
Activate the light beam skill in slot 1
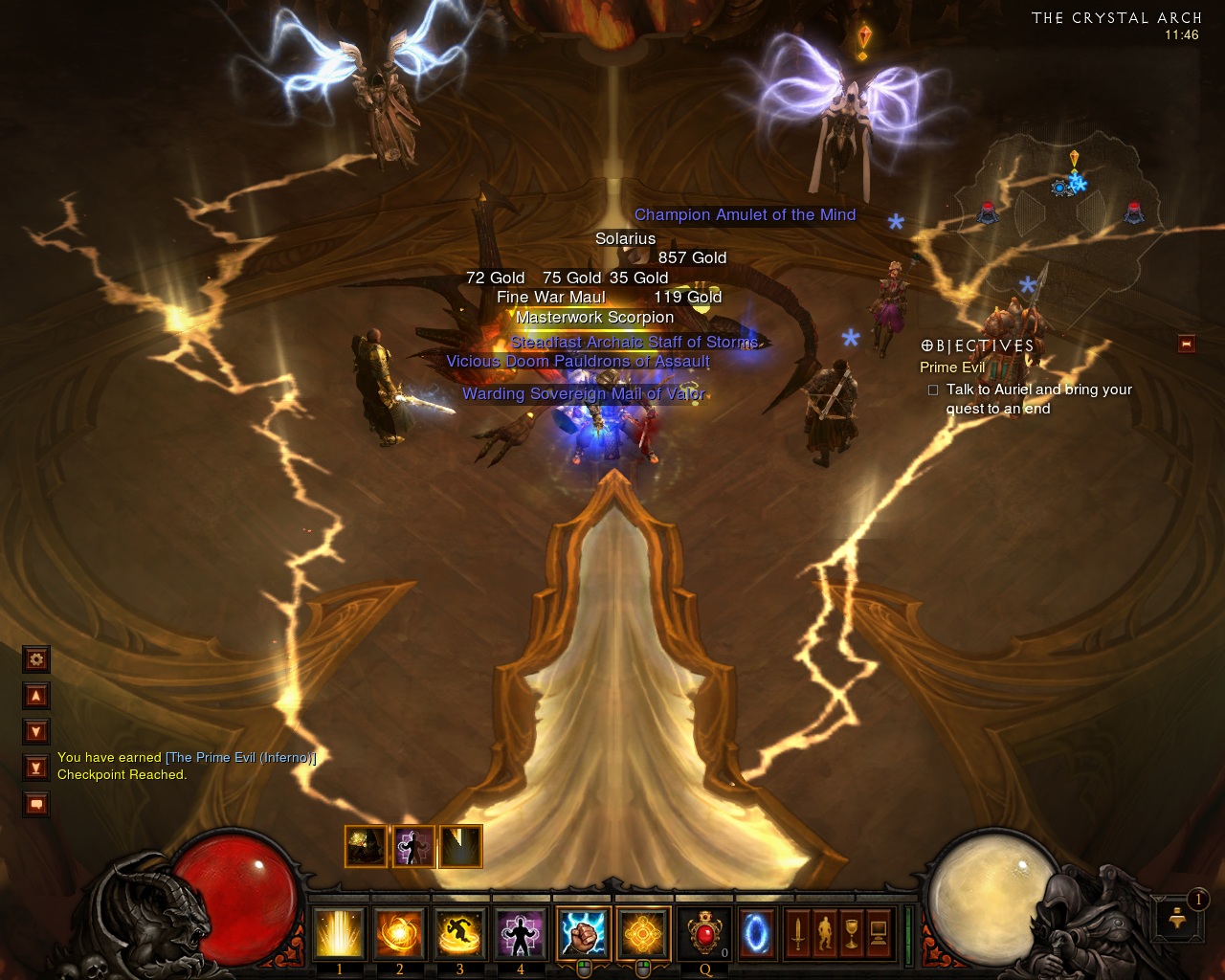pos(339,933)
